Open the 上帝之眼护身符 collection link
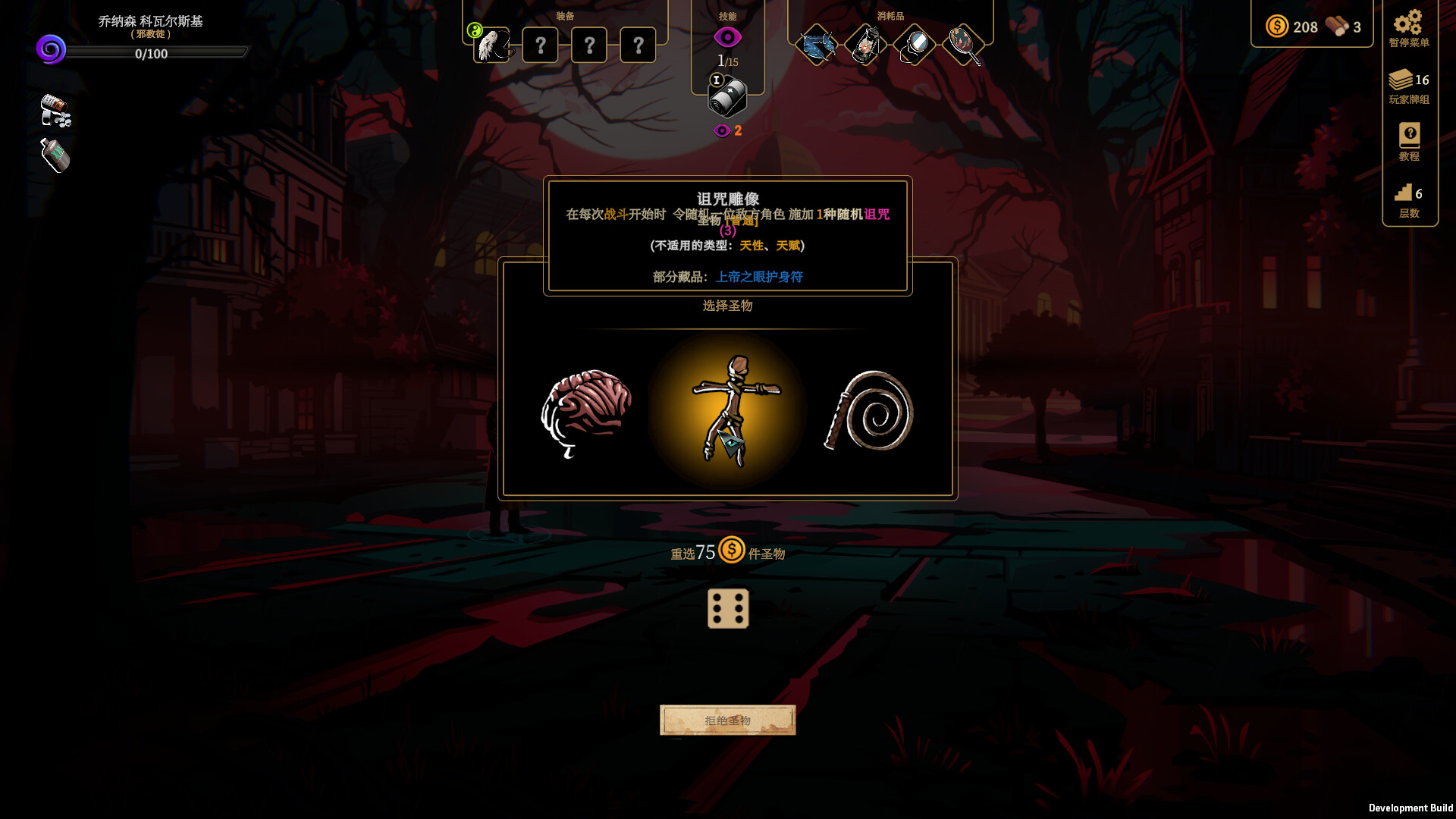The height and width of the screenshot is (819, 1456). 760,277
